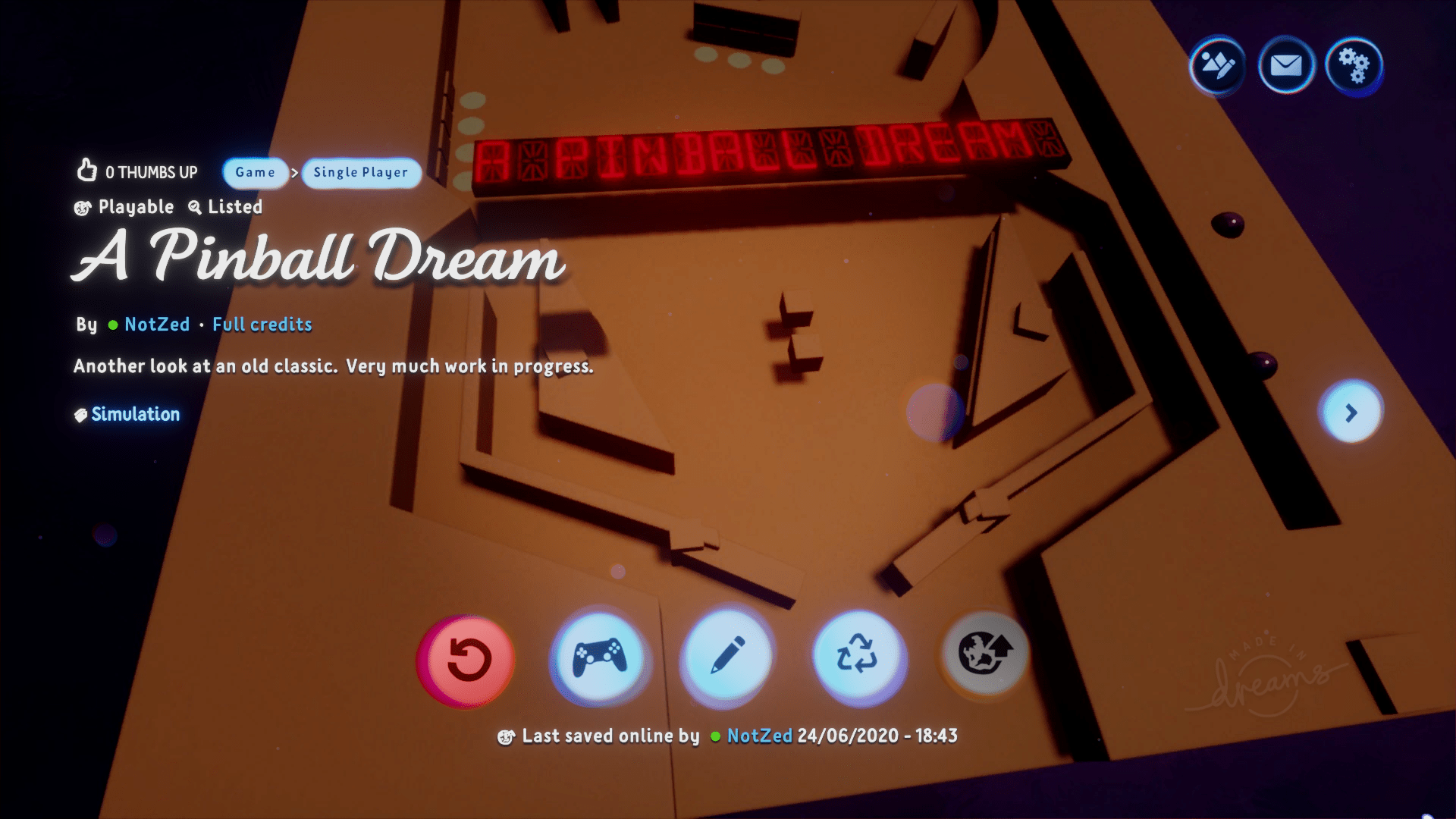Open the photo and pencil creations icon
Image resolution: width=1456 pixels, height=819 pixels.
[1216, 66]
